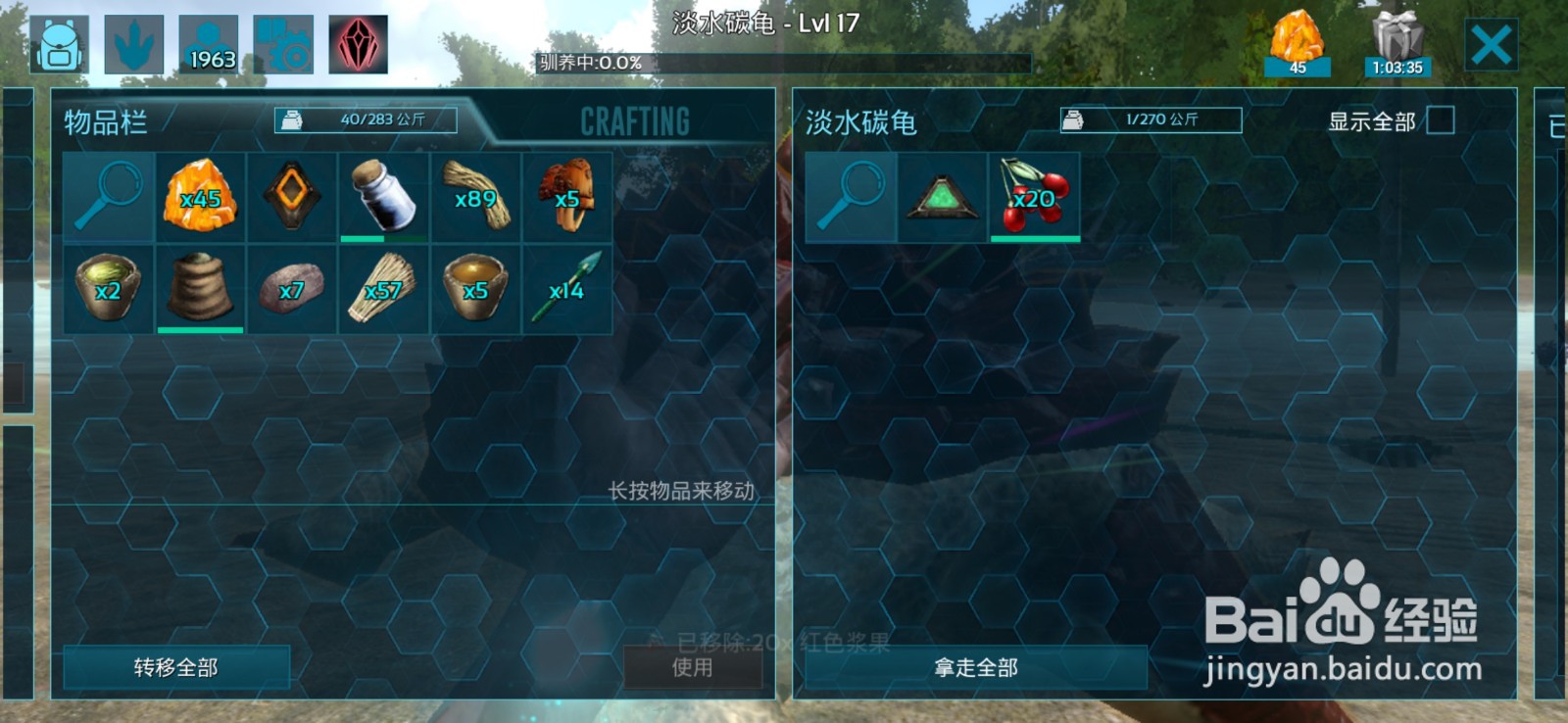This screenshot has height=723, width=1568.
Task: Click the search magnifier in turtle inventory
Action: point(851,195)
